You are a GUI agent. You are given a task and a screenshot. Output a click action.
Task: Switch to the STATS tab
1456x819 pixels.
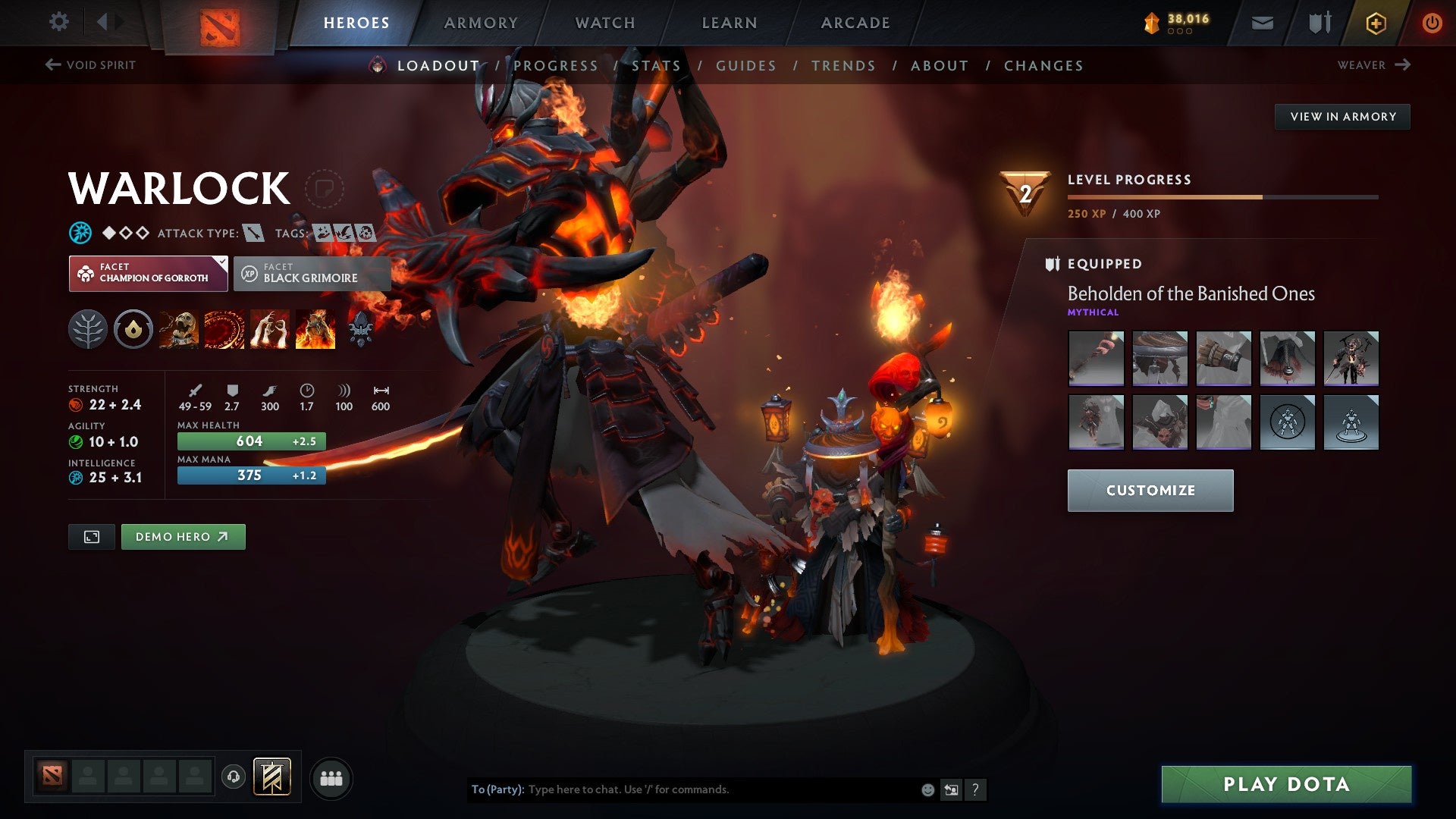coord(657,66)
